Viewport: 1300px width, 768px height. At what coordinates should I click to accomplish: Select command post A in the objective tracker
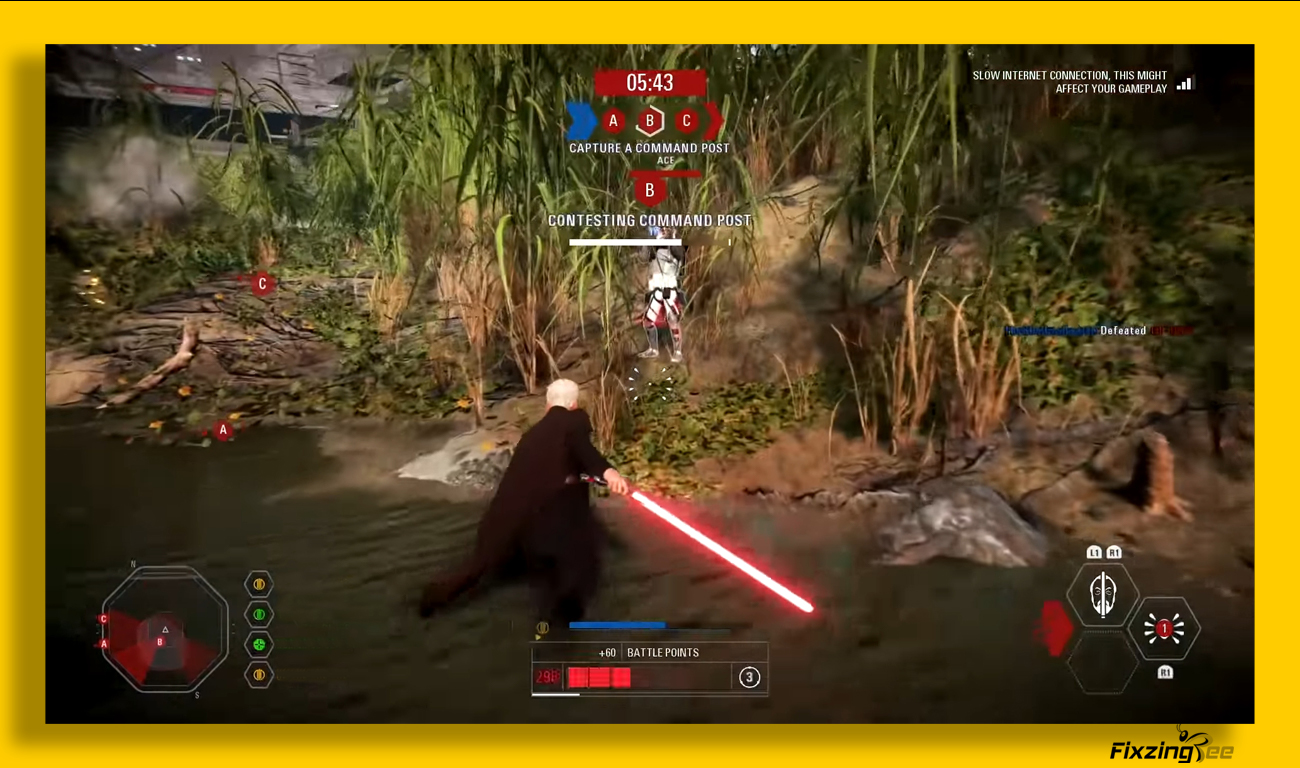pos(614,122)
